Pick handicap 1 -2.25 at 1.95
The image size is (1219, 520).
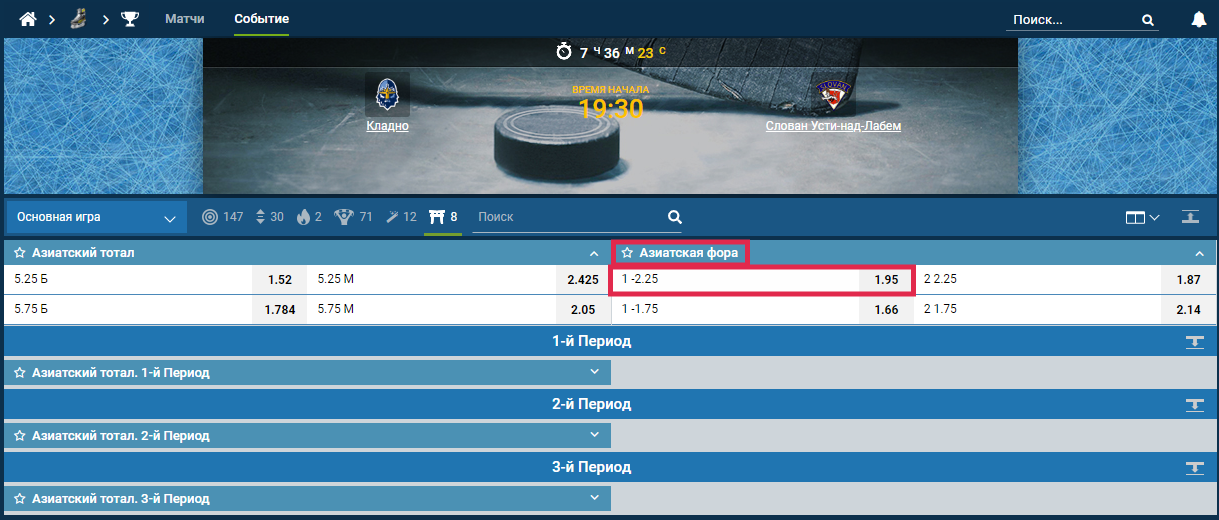(886, 280)
